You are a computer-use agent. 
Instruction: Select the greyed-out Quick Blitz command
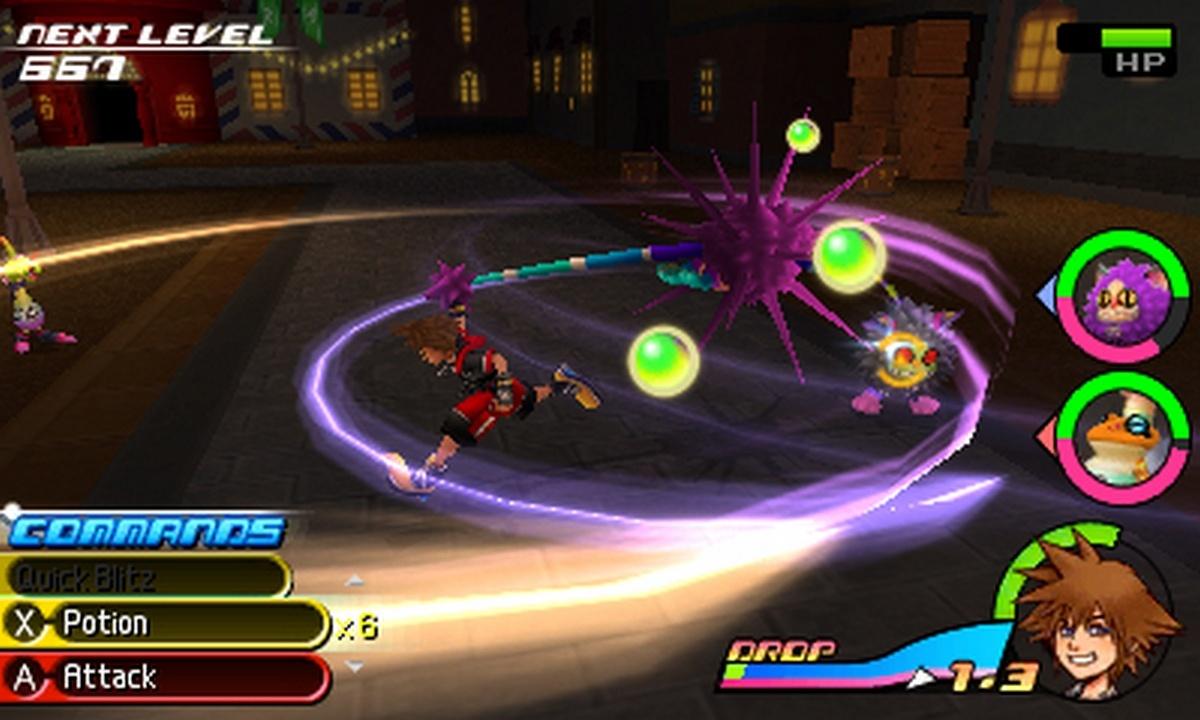tap(145, 576)
